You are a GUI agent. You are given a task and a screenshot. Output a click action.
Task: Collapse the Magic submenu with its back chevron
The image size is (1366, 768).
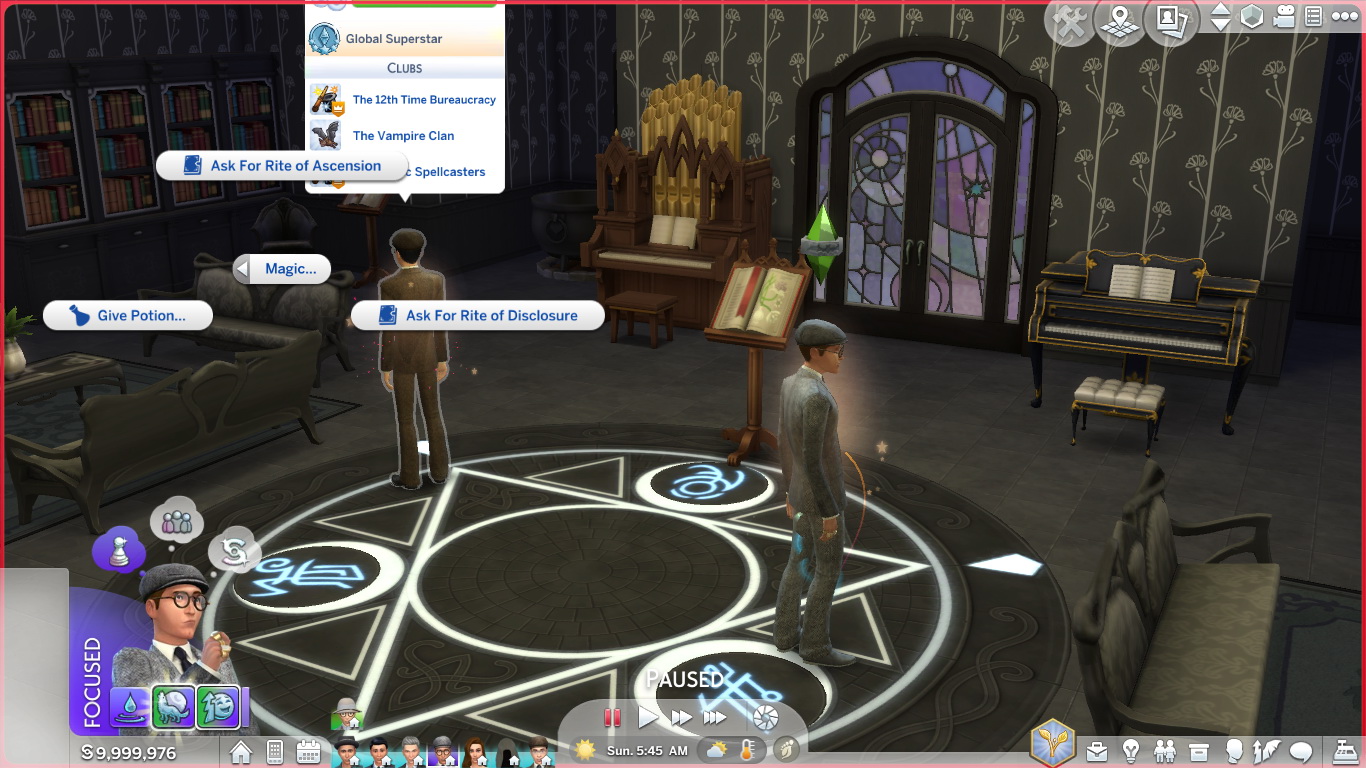pos(242,269)
